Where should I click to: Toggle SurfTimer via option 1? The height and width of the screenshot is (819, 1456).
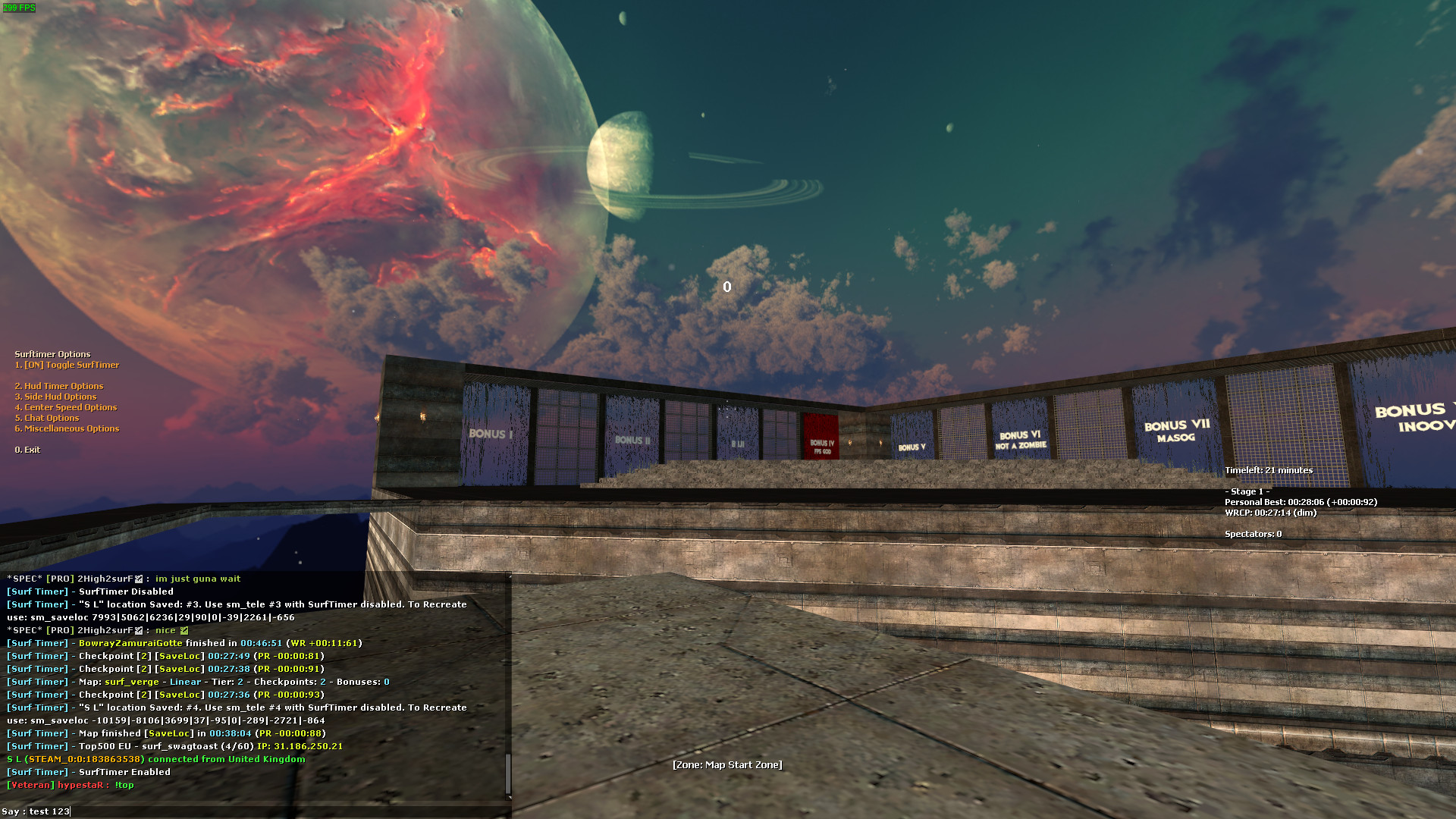coord(66,365)
